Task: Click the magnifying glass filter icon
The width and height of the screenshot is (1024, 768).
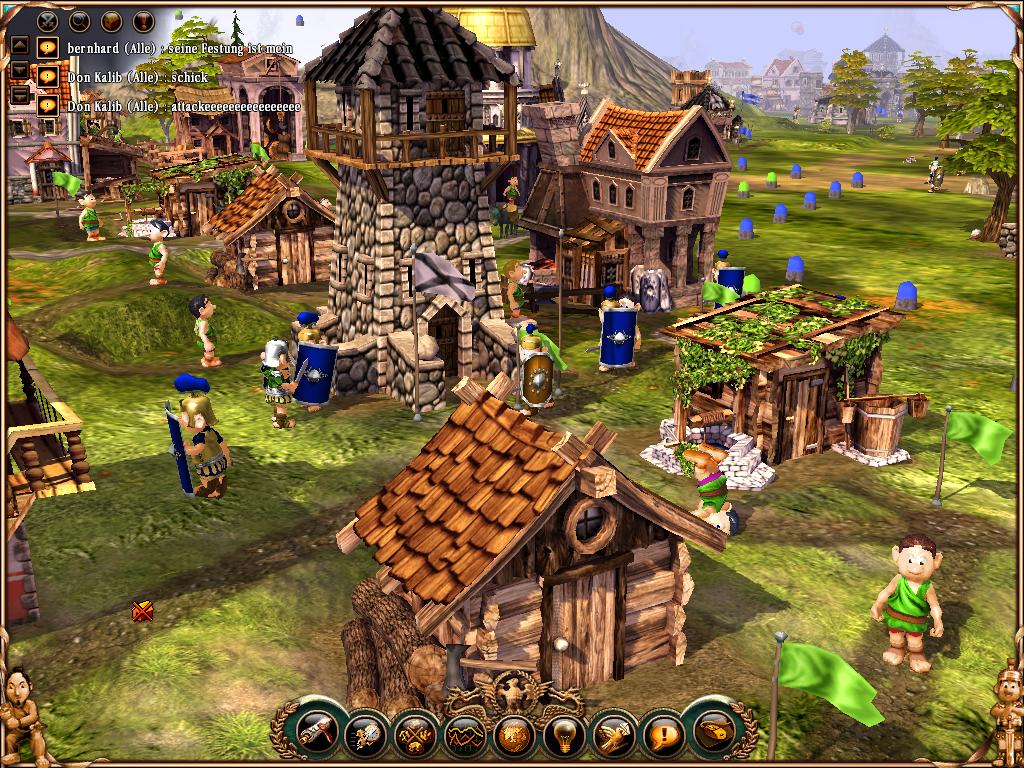Action: 80,19
